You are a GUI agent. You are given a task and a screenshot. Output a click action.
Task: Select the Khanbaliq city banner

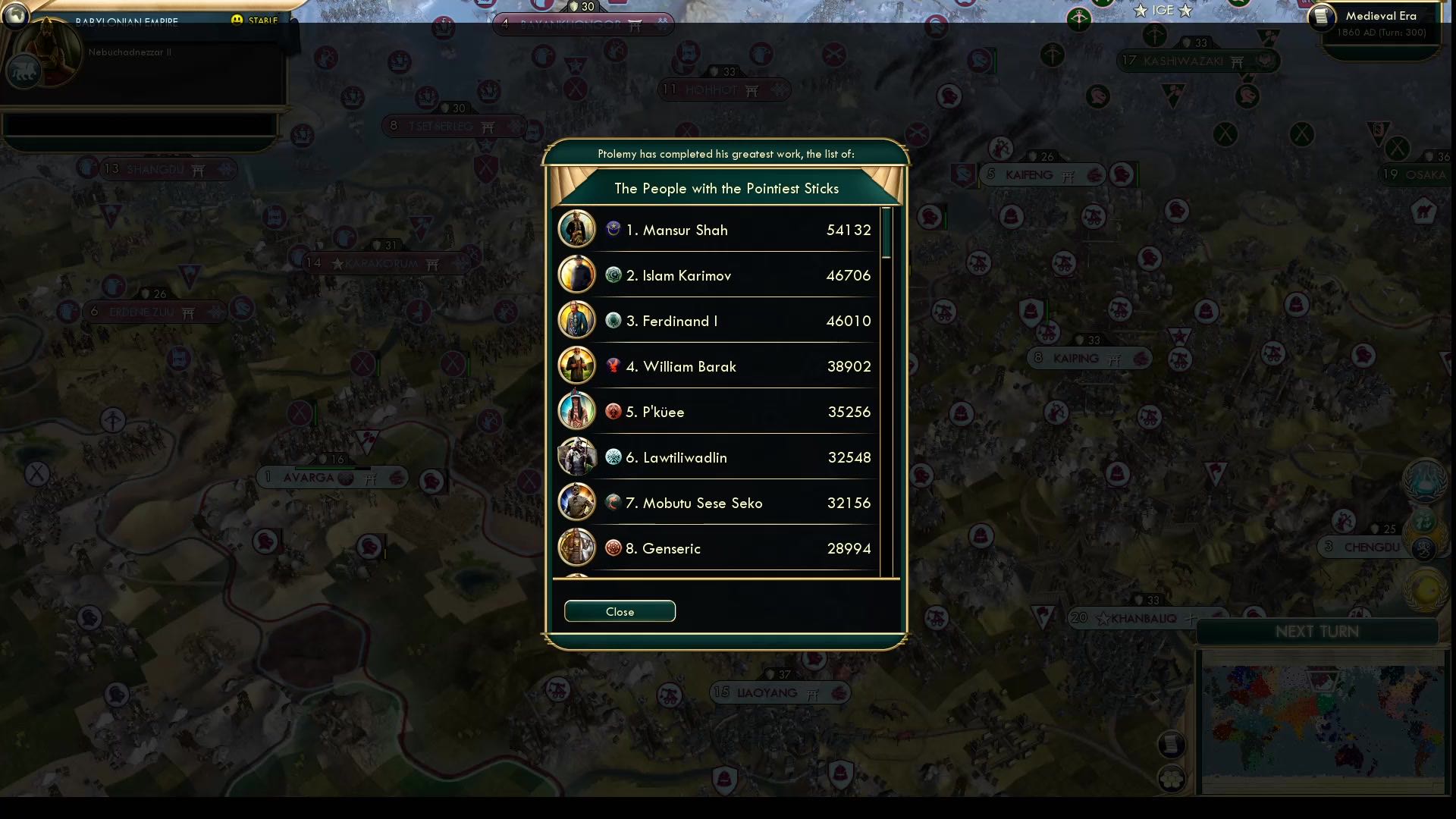click(x=1131, y=619)
